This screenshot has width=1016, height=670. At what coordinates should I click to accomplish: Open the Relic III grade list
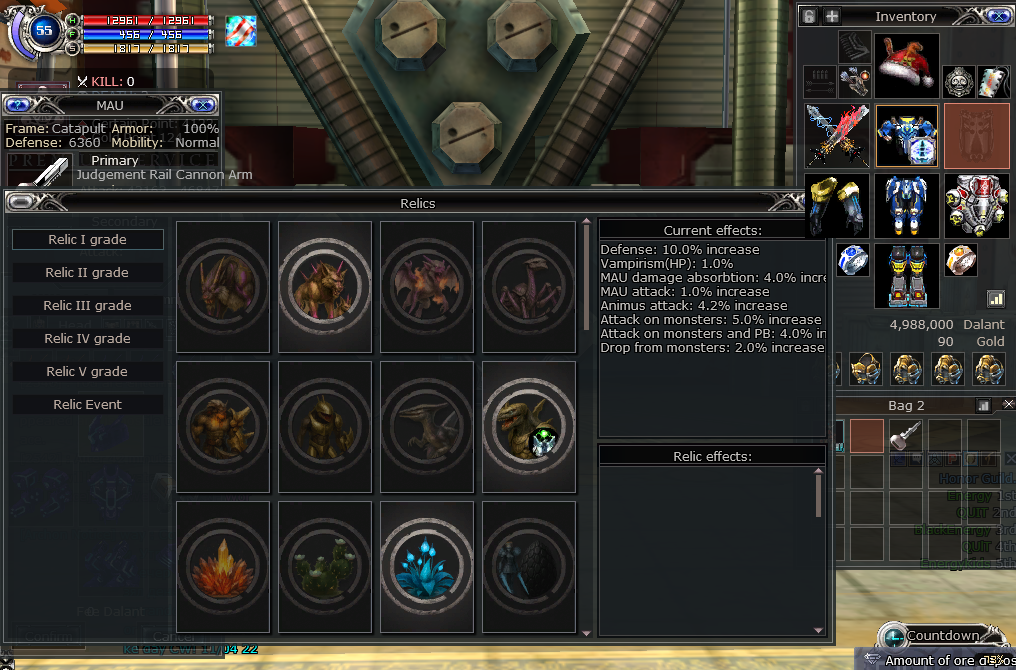click(88, 306)
